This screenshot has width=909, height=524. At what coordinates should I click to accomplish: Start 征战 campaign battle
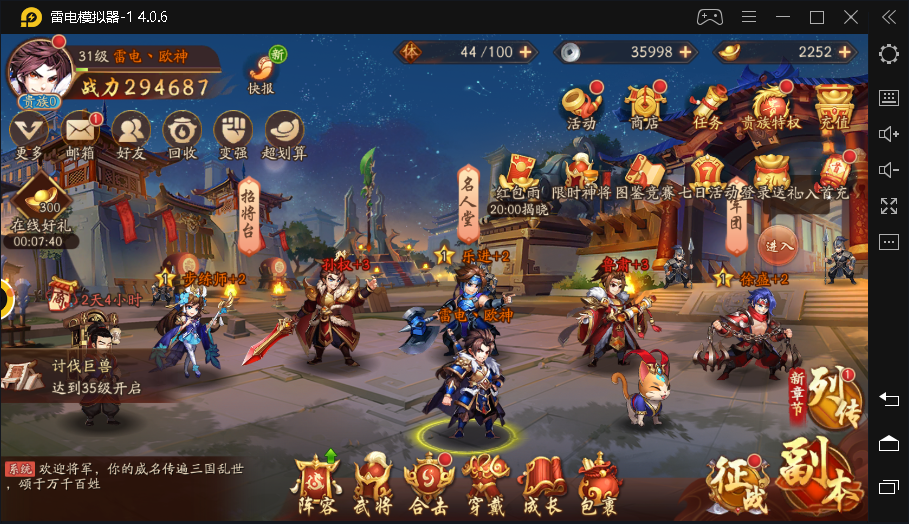738,481
